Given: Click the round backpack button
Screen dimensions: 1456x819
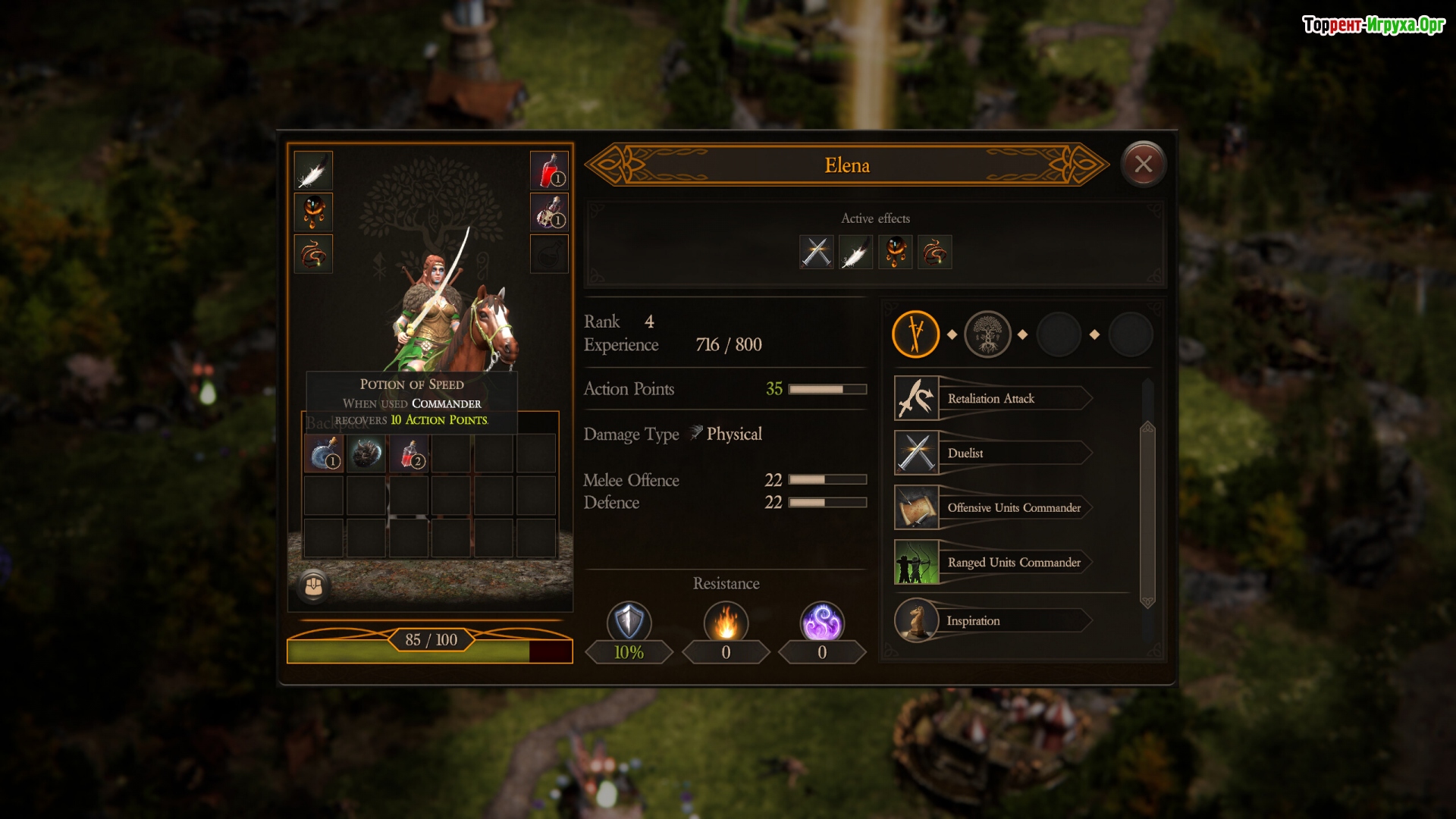Looking at the screenshot, I should pyautogui.click(x=313, y=586).
